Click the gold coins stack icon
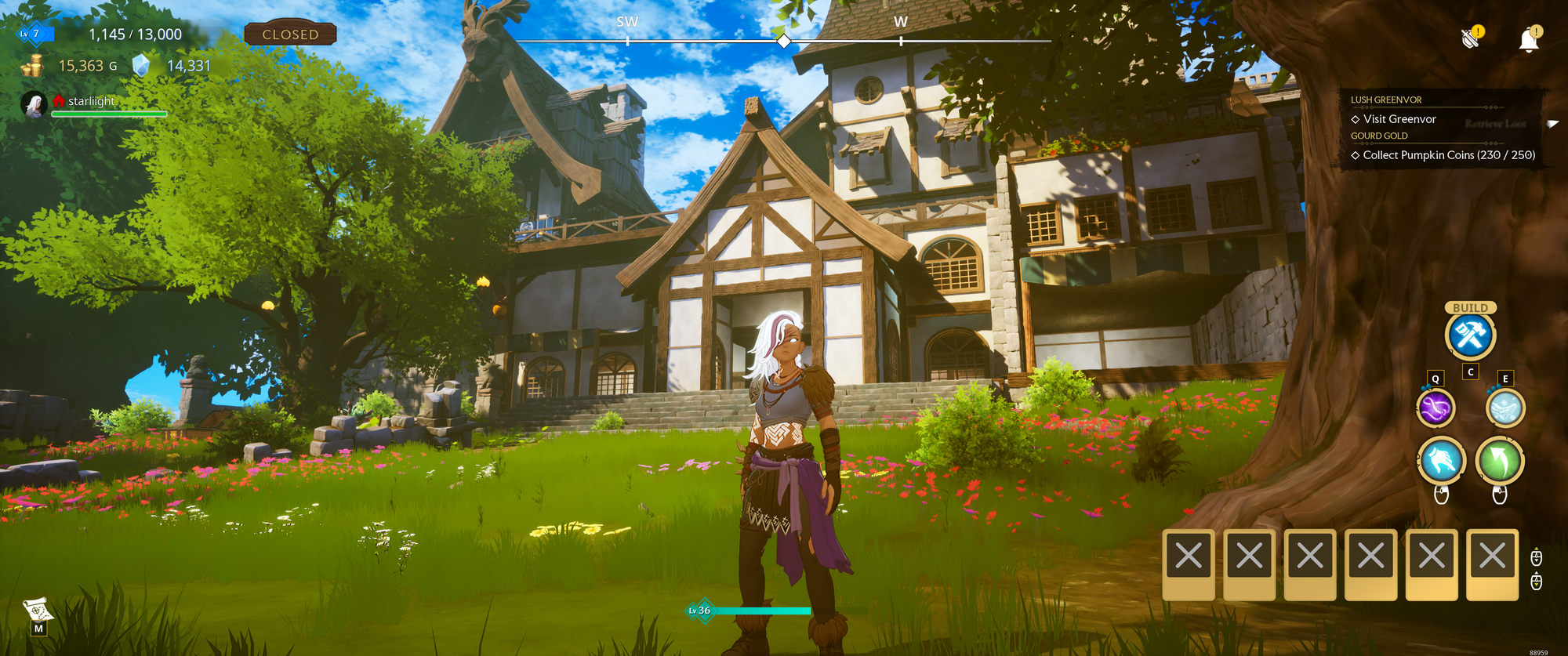The width and height of the screenshot is (1568, 656). [x=33, y=67]
